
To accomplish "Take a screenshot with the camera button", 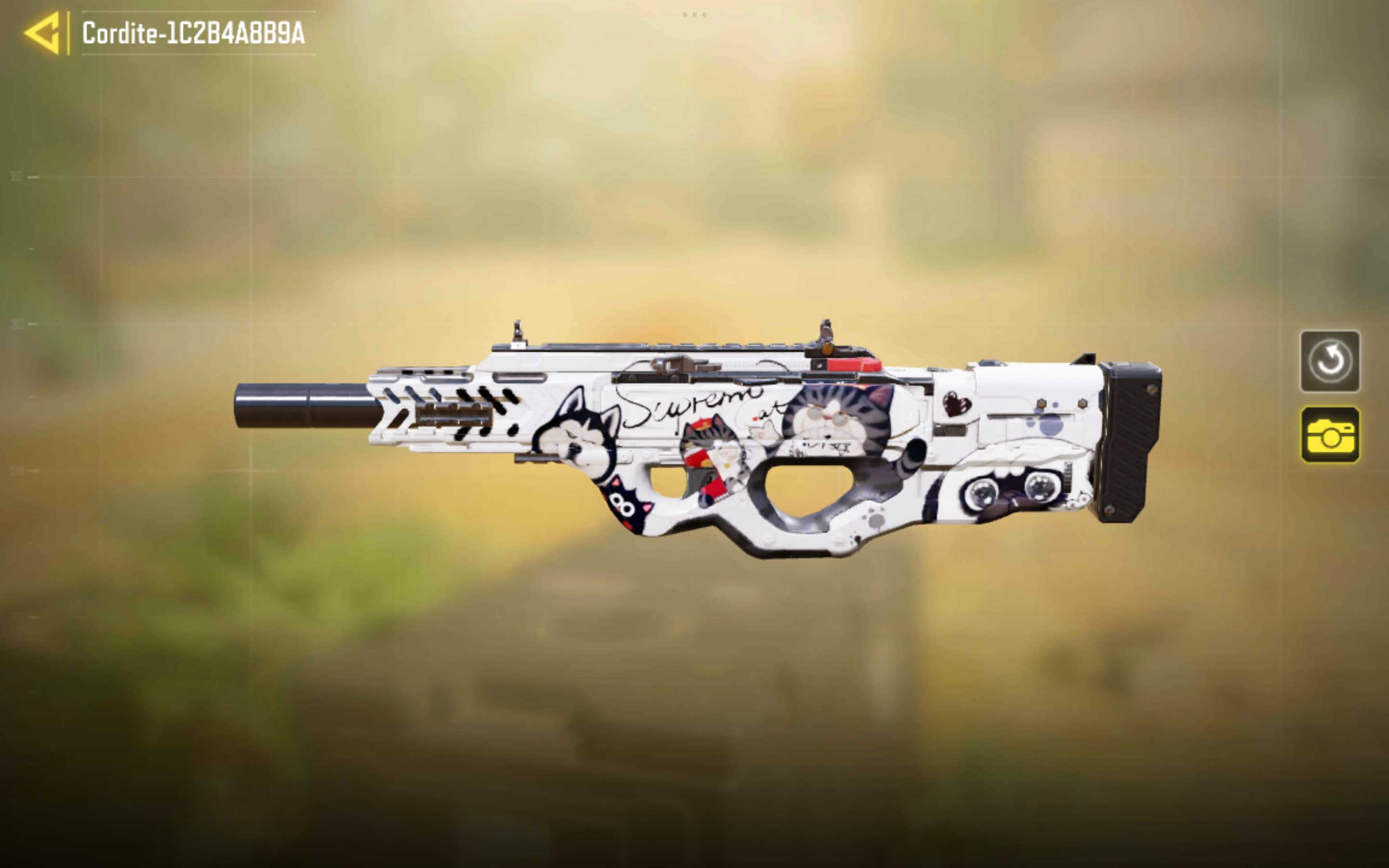I will (x=1329, y=434).
